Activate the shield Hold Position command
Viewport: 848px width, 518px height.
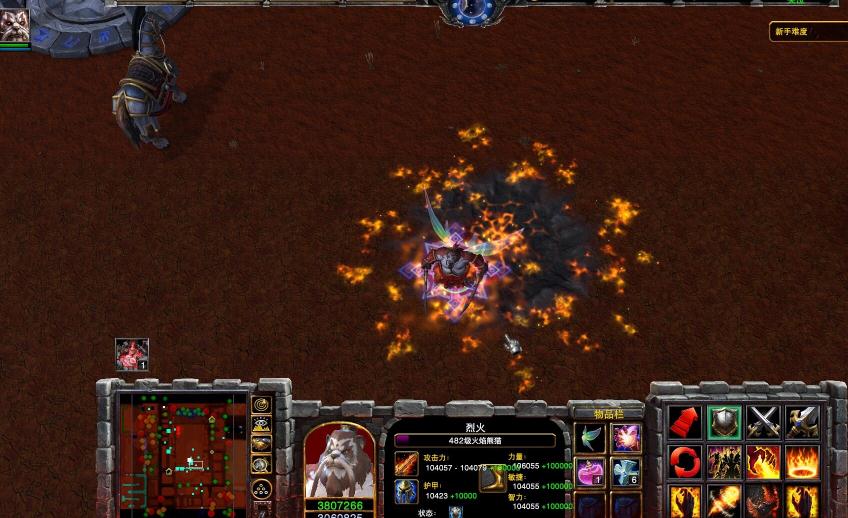click(x=724, y=422)
